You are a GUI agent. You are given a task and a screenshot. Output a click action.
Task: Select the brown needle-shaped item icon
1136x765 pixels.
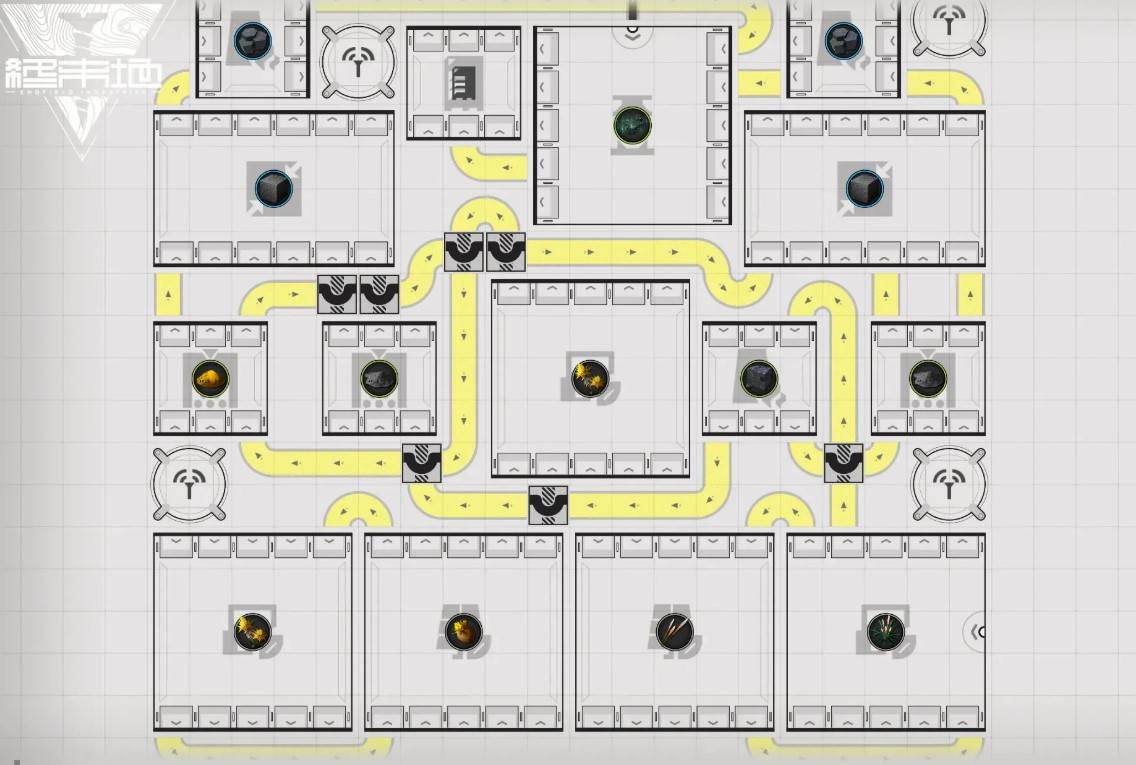tap(674, 630)
